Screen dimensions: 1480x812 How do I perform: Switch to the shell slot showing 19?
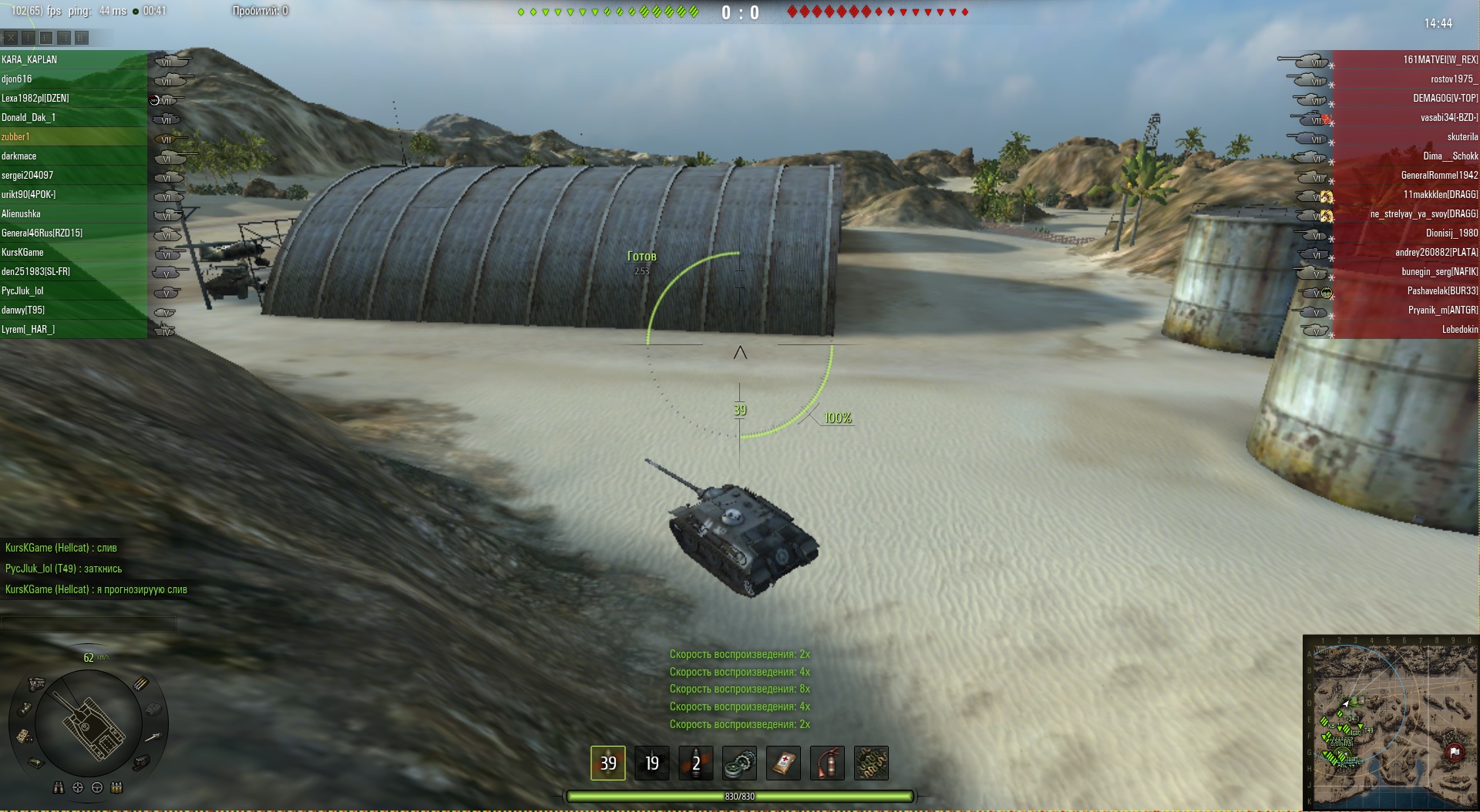(652, 763)
